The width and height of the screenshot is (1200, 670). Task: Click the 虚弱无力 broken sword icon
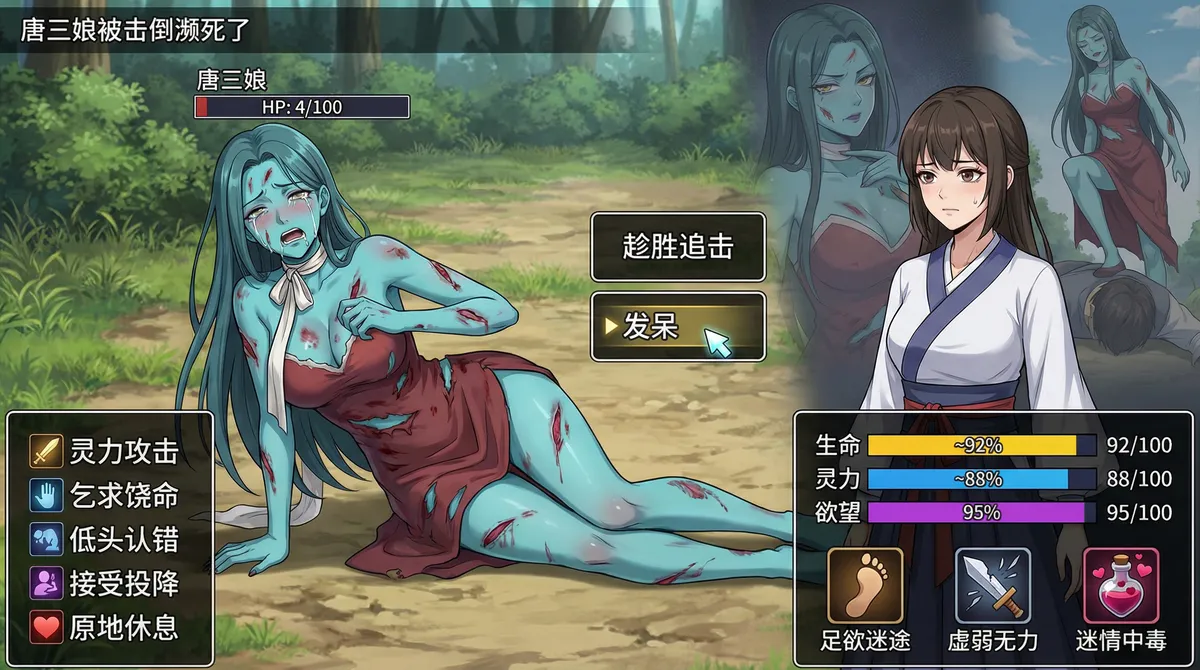click(992, 586)
